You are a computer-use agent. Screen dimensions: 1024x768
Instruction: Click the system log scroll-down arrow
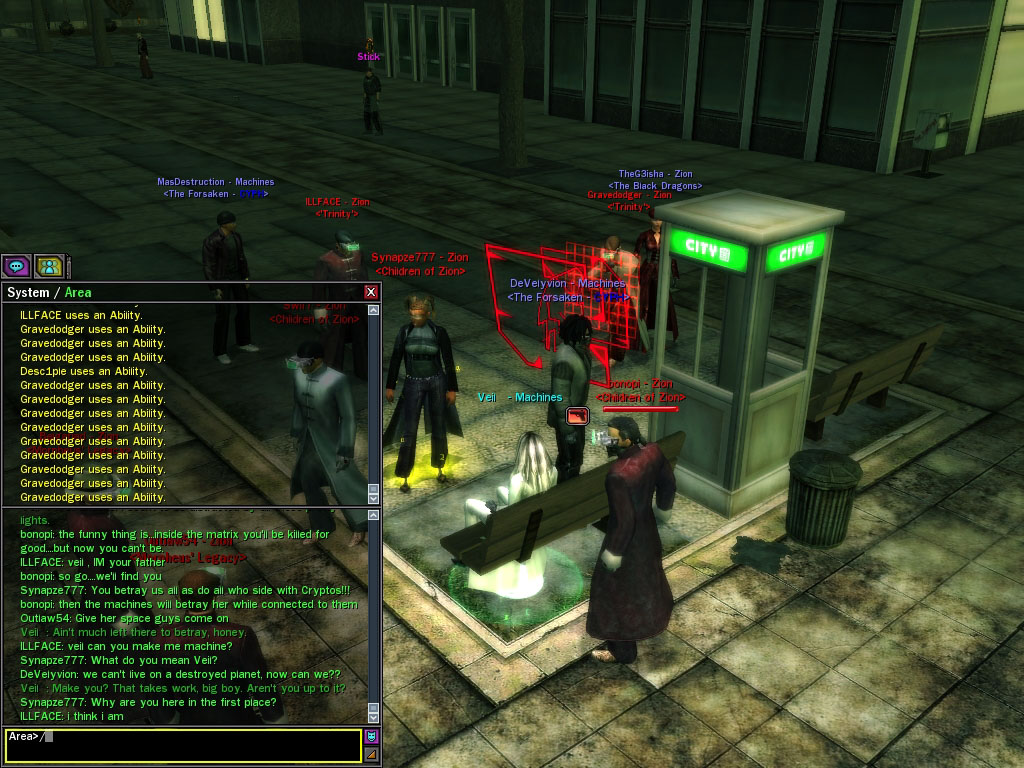pos(374,497)
